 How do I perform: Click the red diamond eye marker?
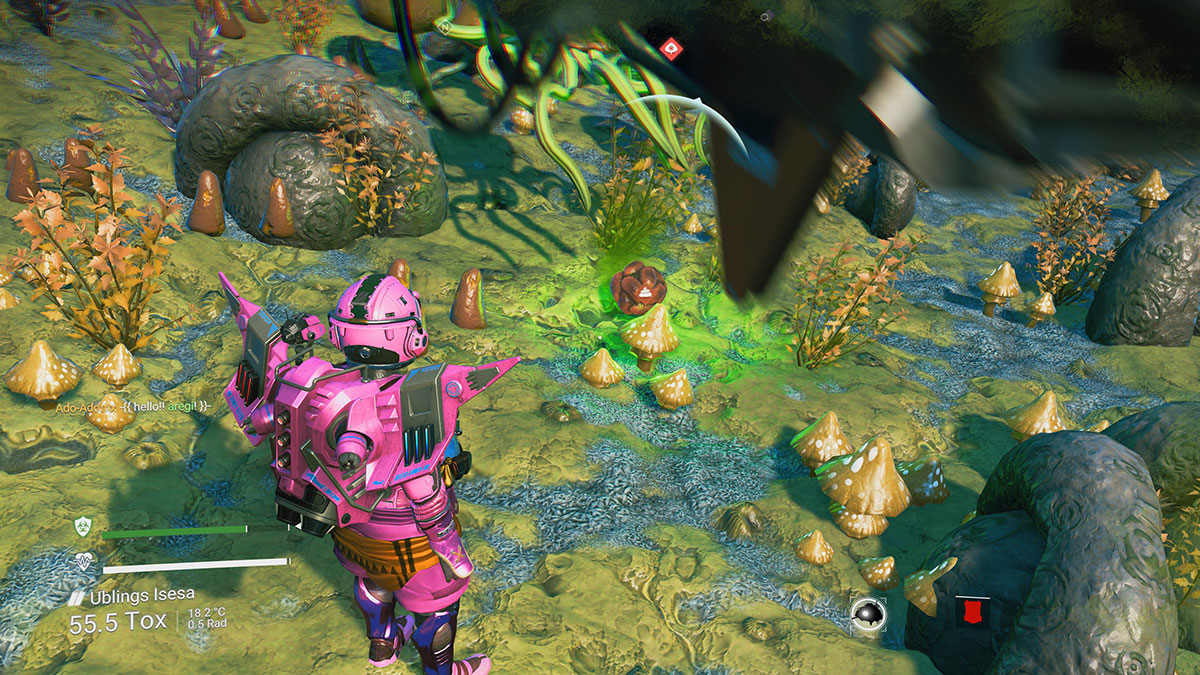671,45
